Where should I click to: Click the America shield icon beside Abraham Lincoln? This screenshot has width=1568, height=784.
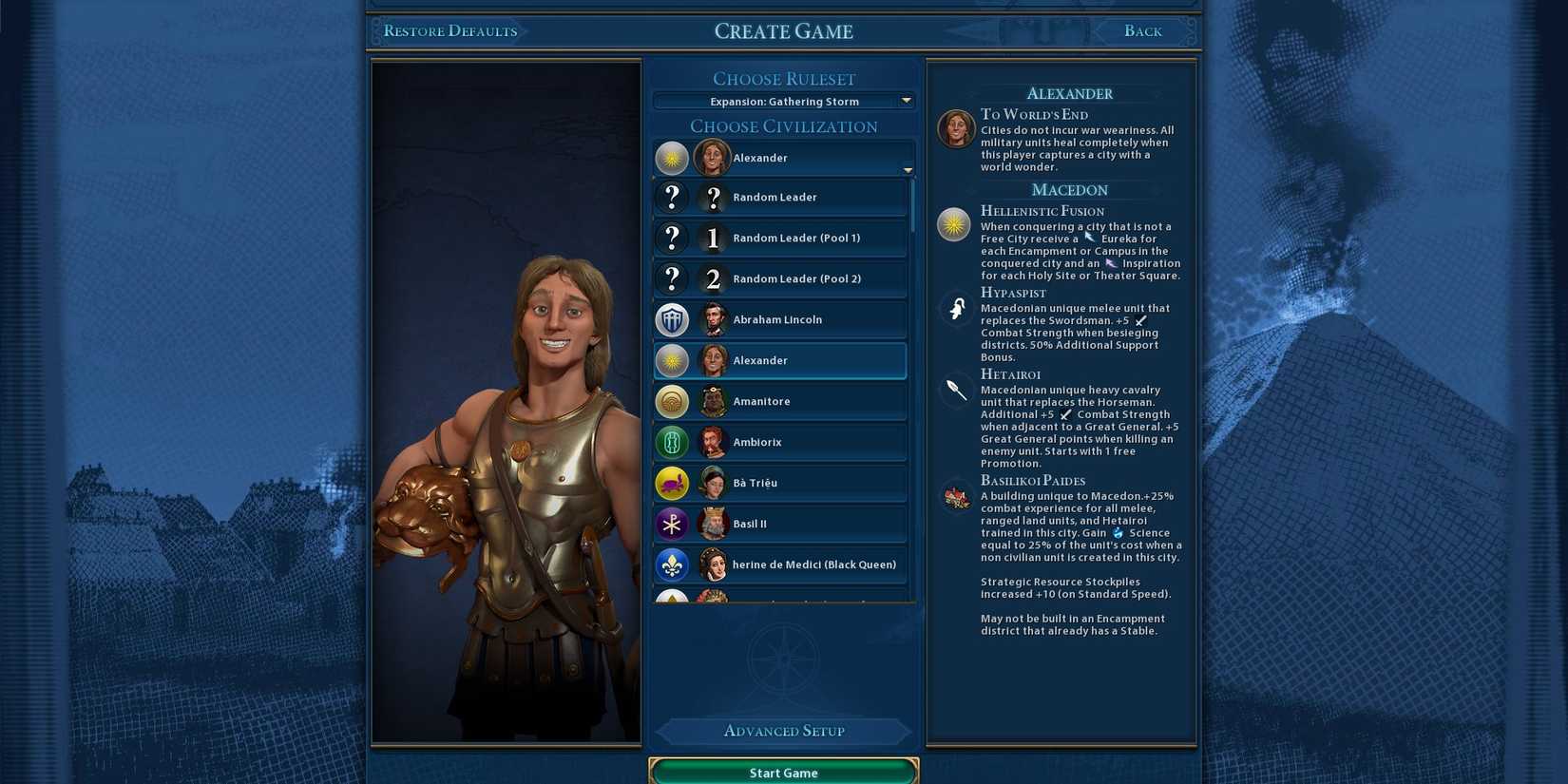(x=672, y=319)
